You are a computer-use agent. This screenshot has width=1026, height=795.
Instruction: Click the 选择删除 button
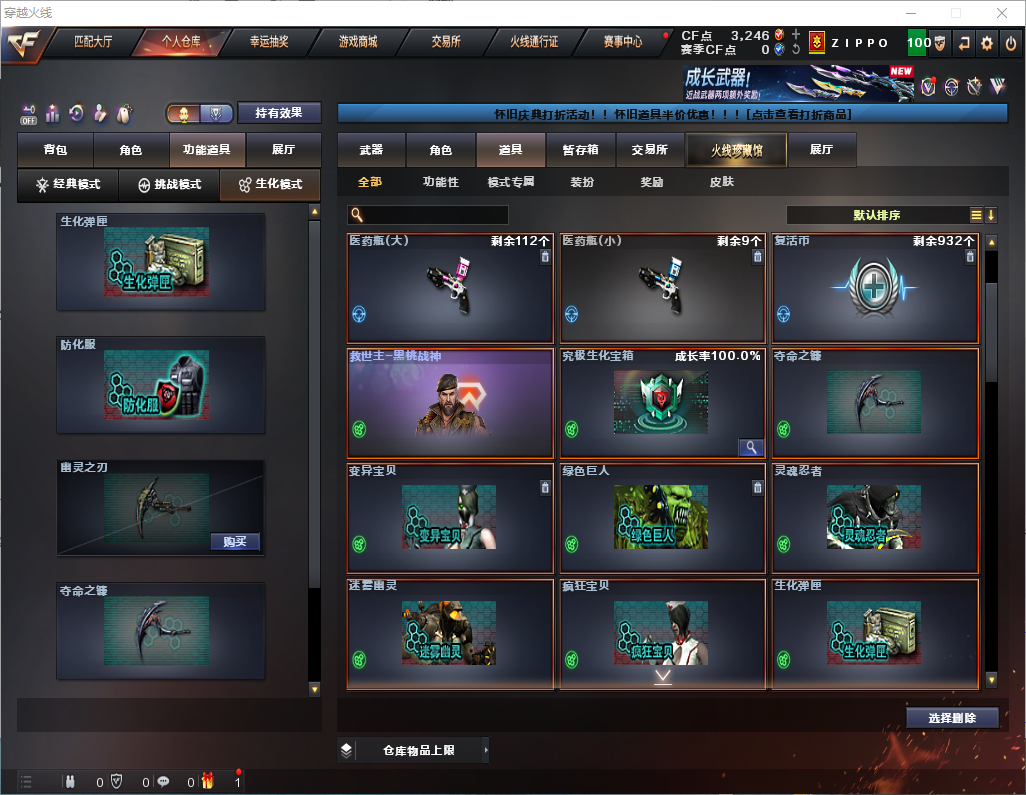coord(952,718)
